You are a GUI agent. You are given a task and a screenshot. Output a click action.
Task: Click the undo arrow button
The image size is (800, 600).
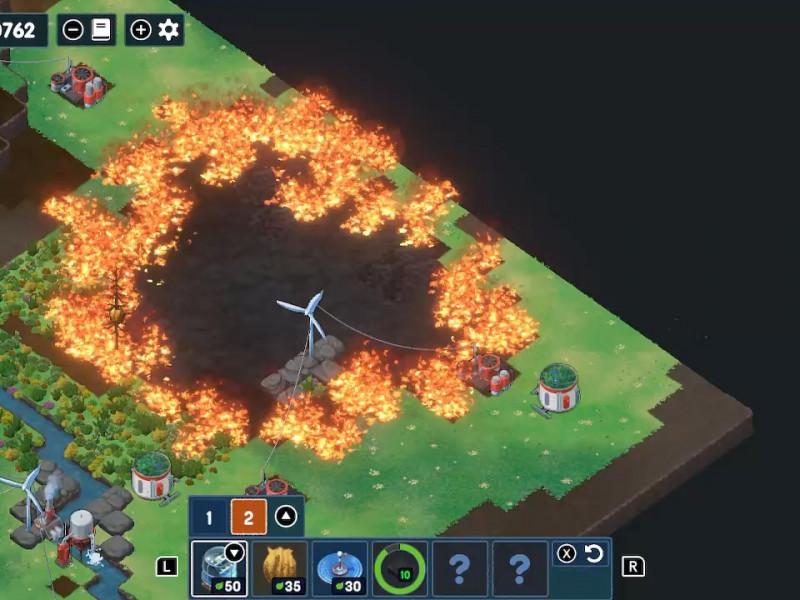[x=594, y=553]
